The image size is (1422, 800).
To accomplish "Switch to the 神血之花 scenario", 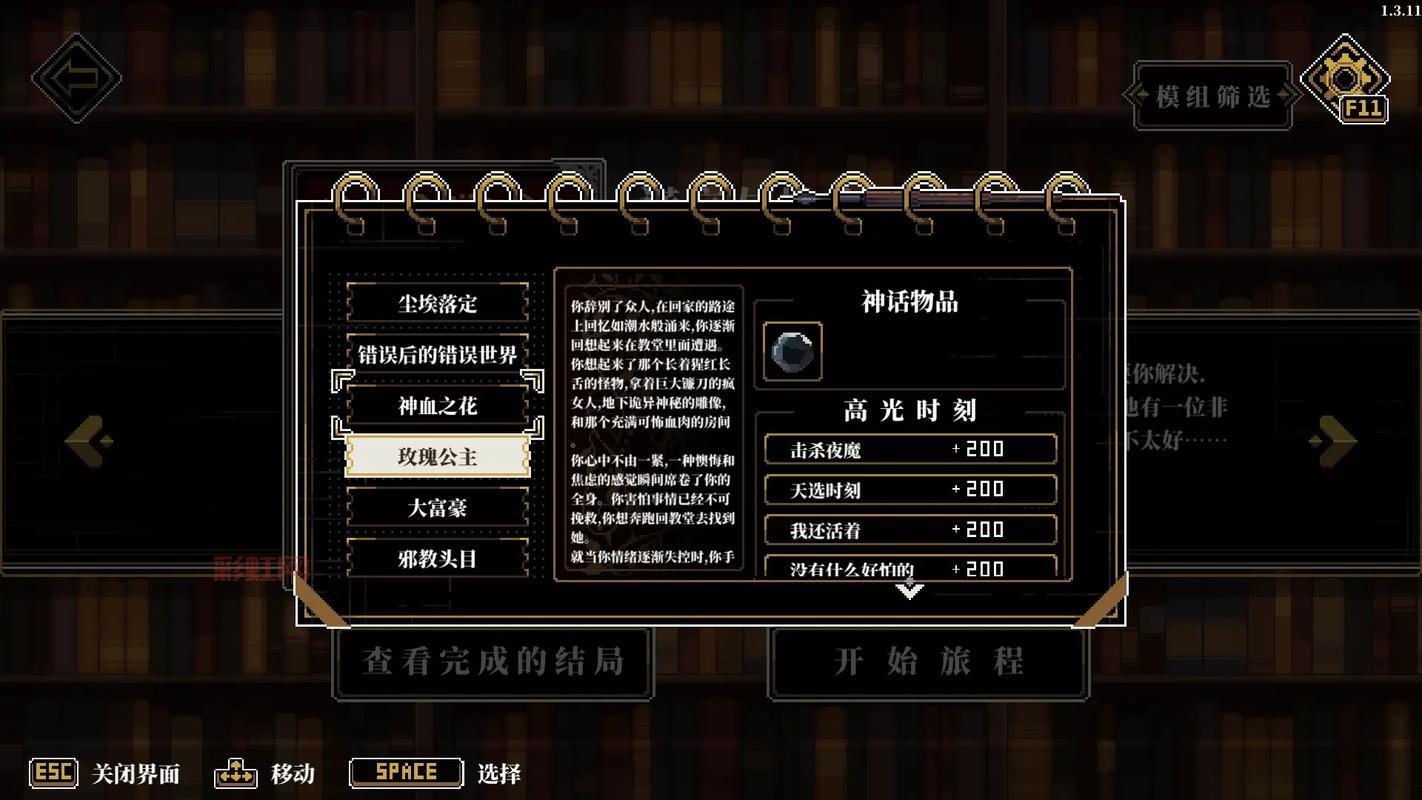I will pos(436,405).
